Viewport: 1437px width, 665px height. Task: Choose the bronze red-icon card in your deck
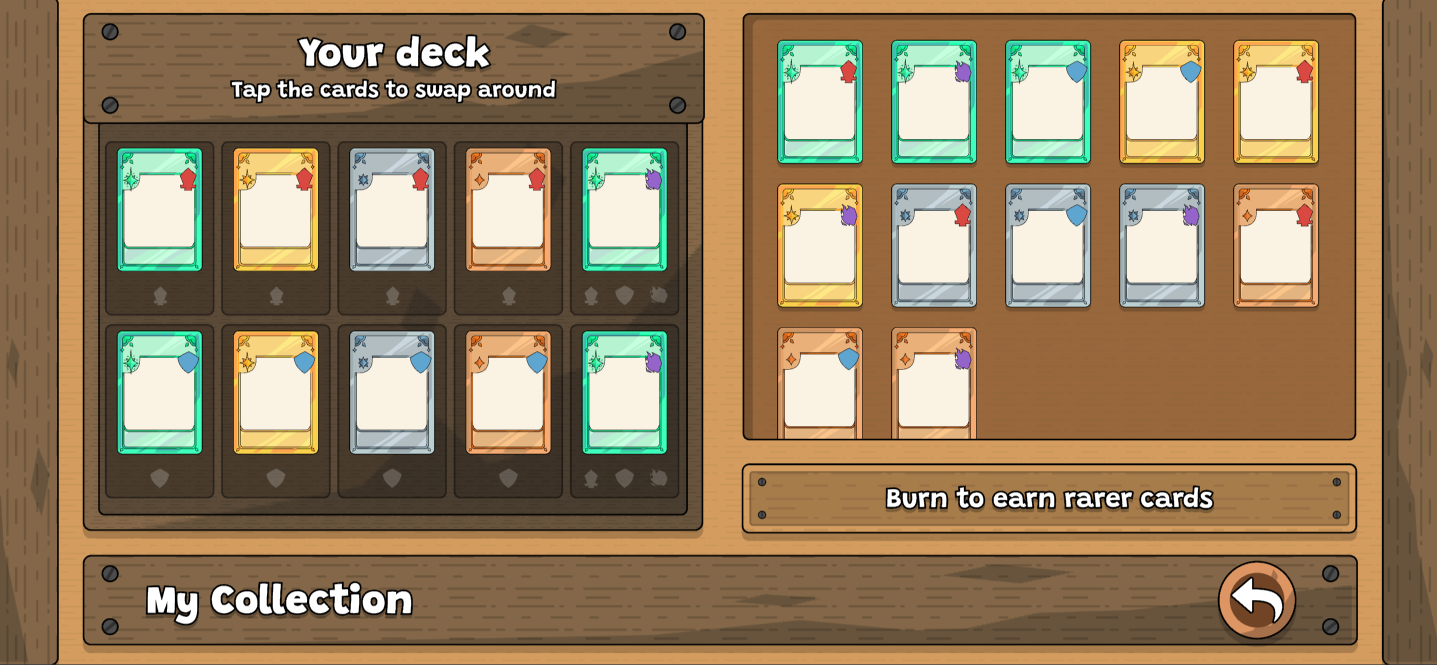point(508,210)
